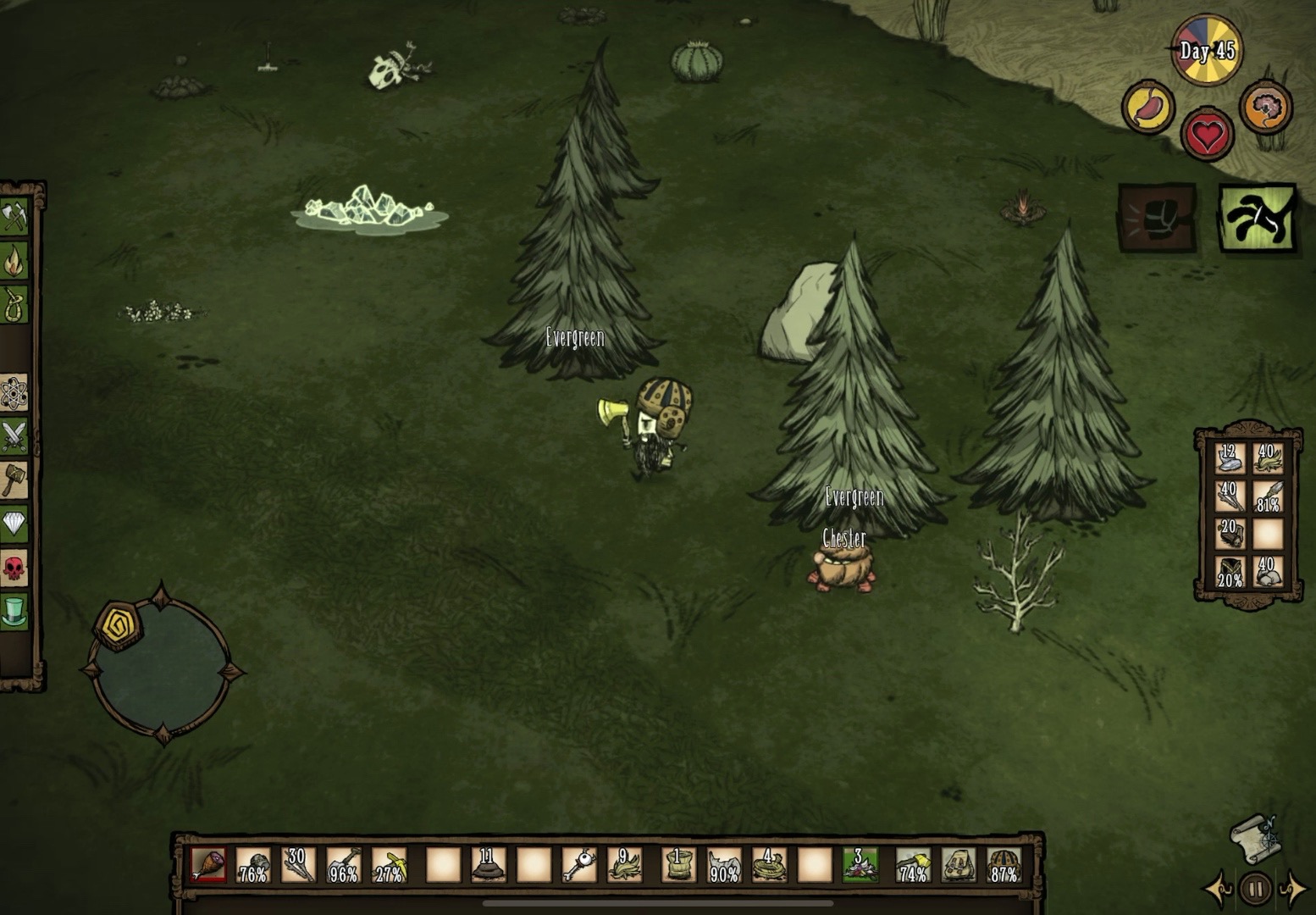Open the Refine diamond crafting tab

coord(14,524)
